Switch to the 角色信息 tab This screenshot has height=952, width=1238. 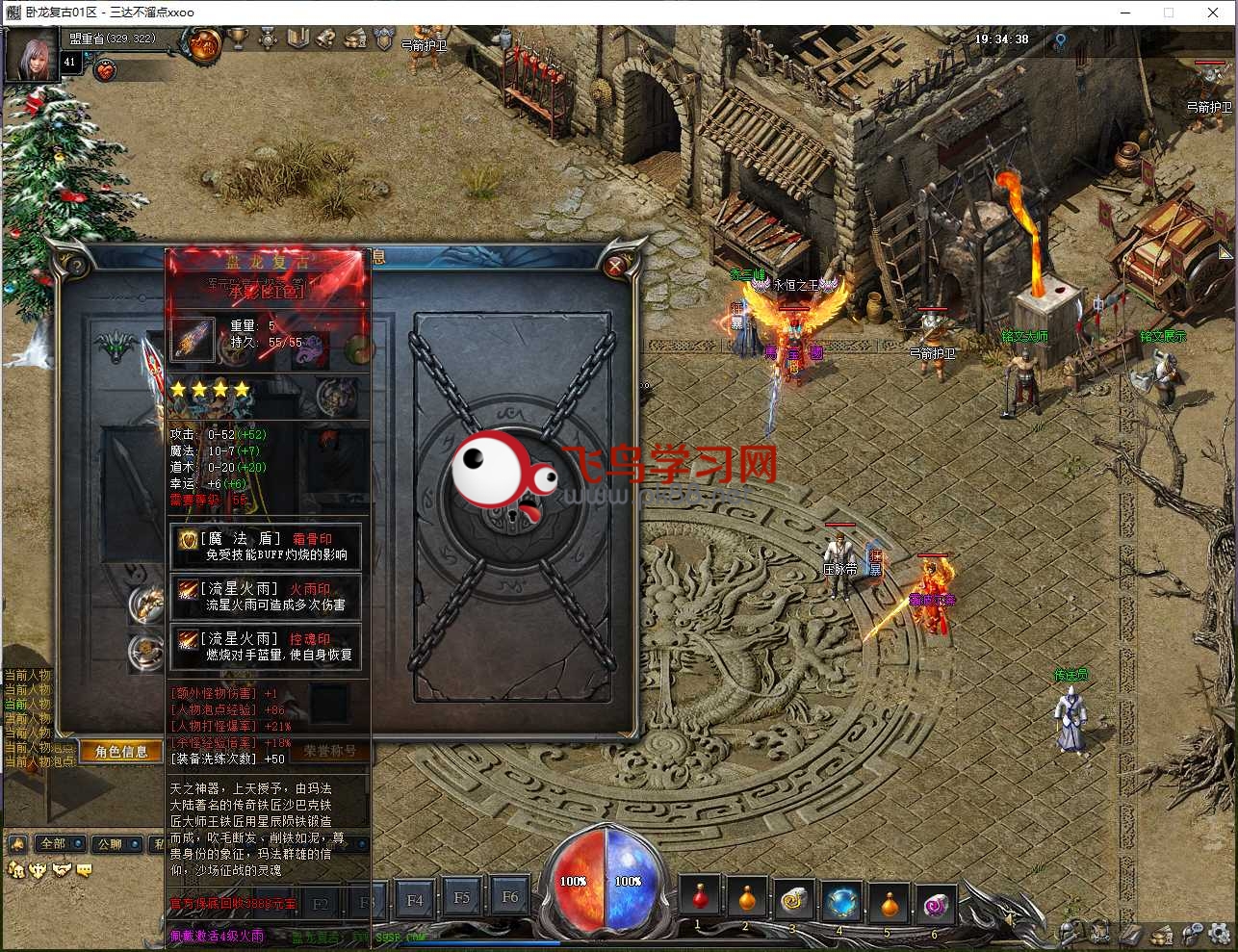coord(121,751)
